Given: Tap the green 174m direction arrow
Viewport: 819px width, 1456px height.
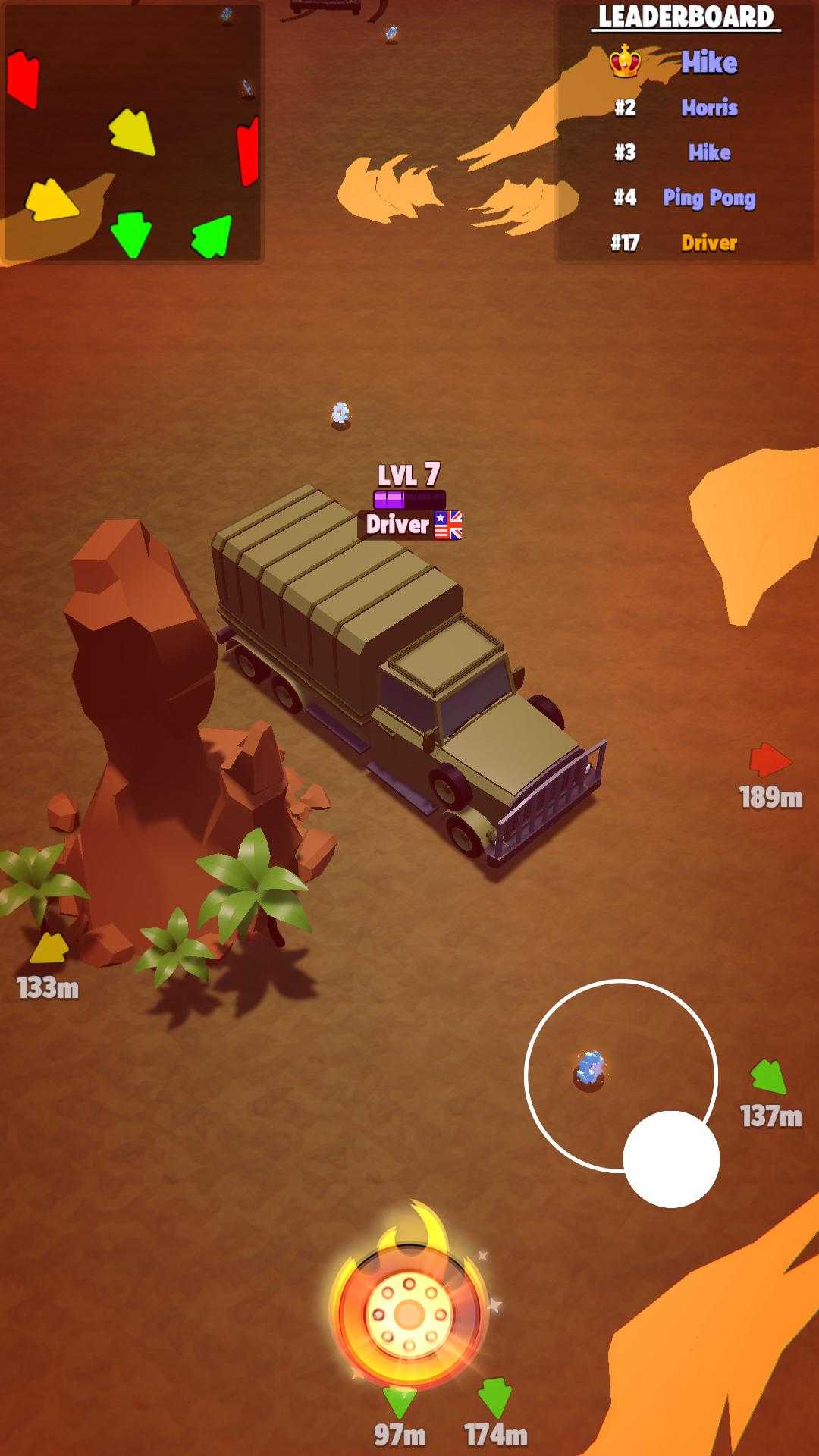Looking at the screenshot, I should click(x=496, y=1397).
